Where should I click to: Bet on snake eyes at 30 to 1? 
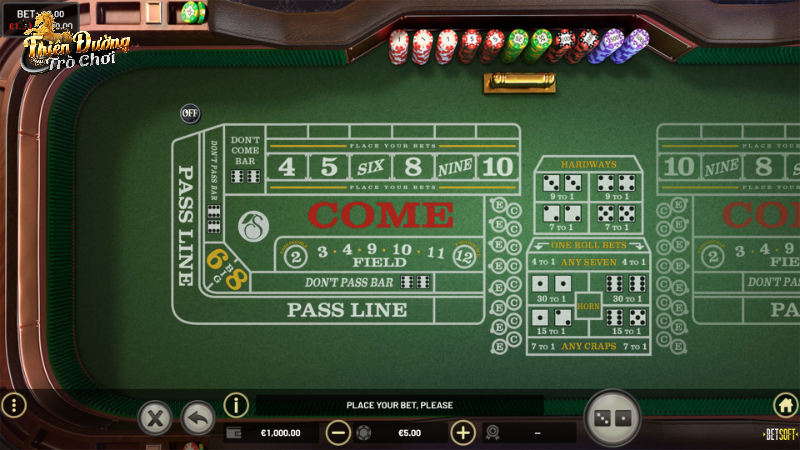(x=552, y=288)
